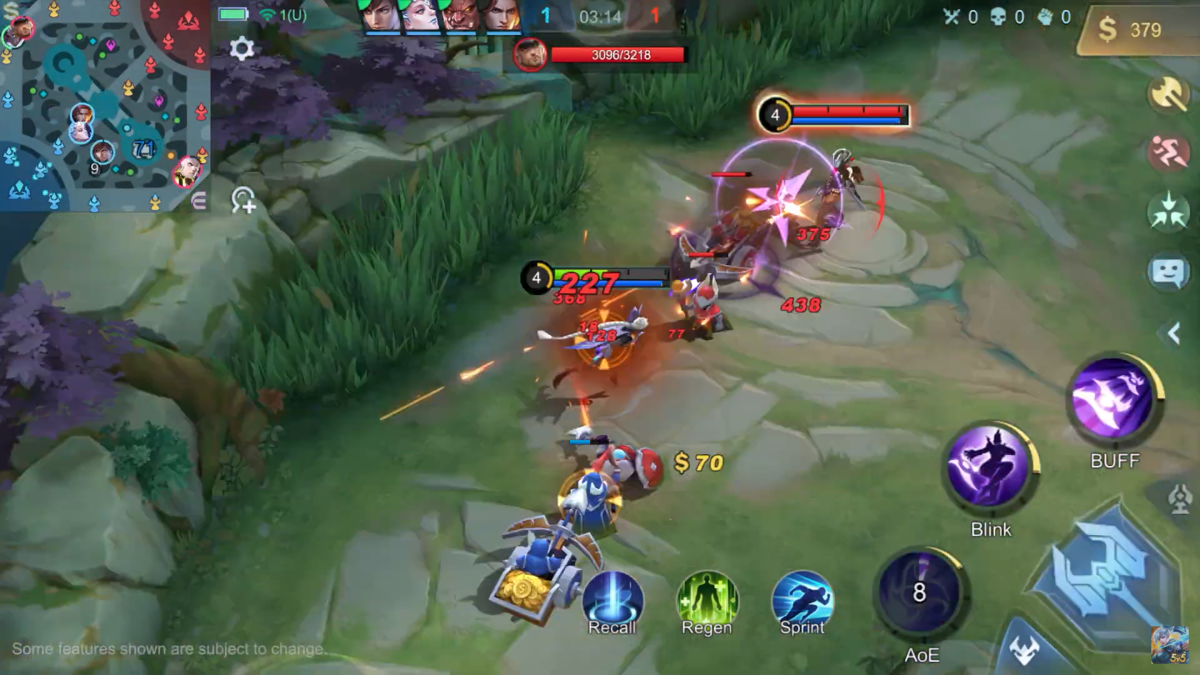Click the hero-plus icon beside the minimap
The height and width of the screenshot is (675, 1200).
[x=243, y=200]
